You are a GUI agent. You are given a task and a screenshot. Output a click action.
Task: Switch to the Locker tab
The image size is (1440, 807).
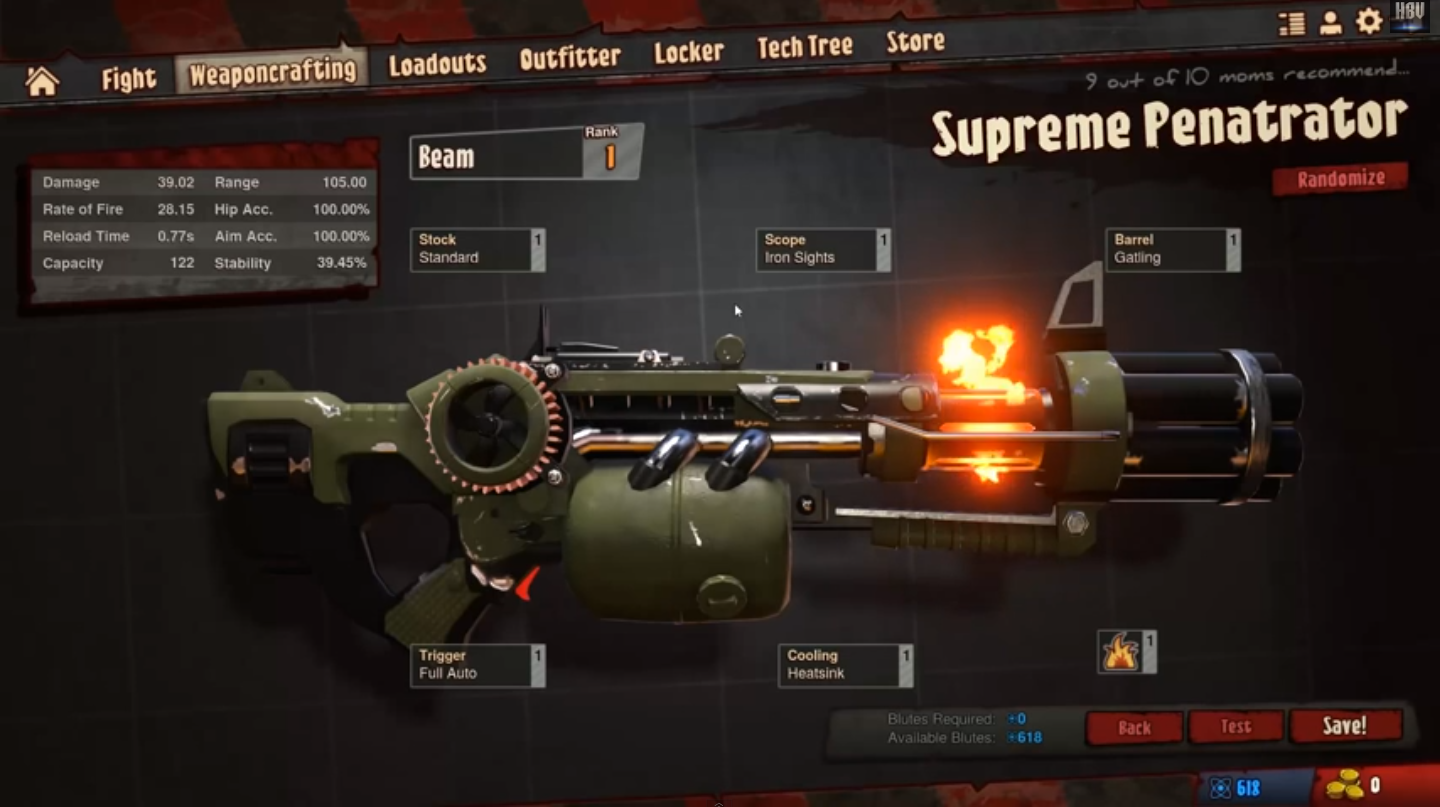coord(688,53)
